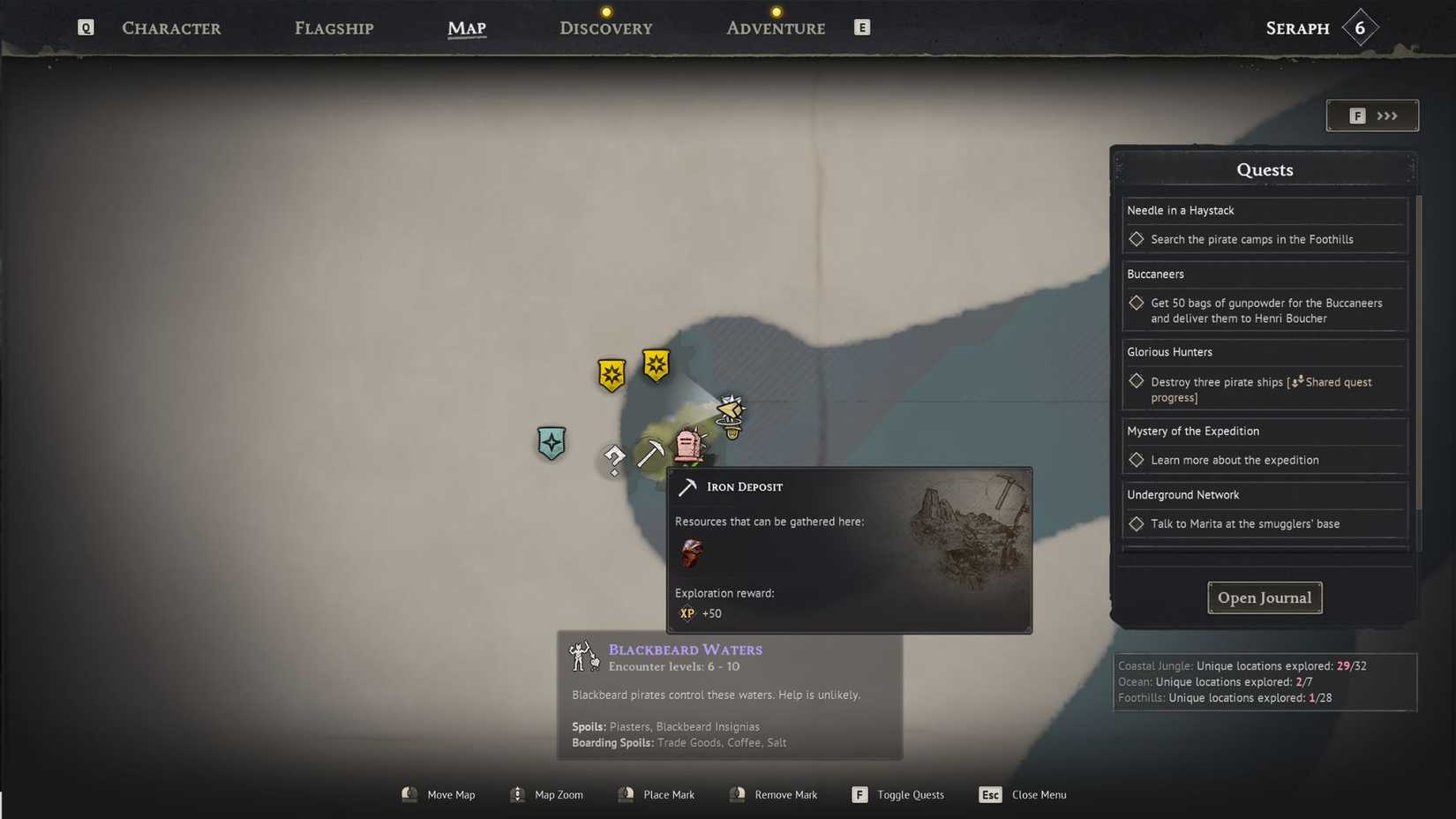Screen dimensions: 1456x819
Task: Expand the Glorious Hunters quest entry
Action: click(1170, 351)
